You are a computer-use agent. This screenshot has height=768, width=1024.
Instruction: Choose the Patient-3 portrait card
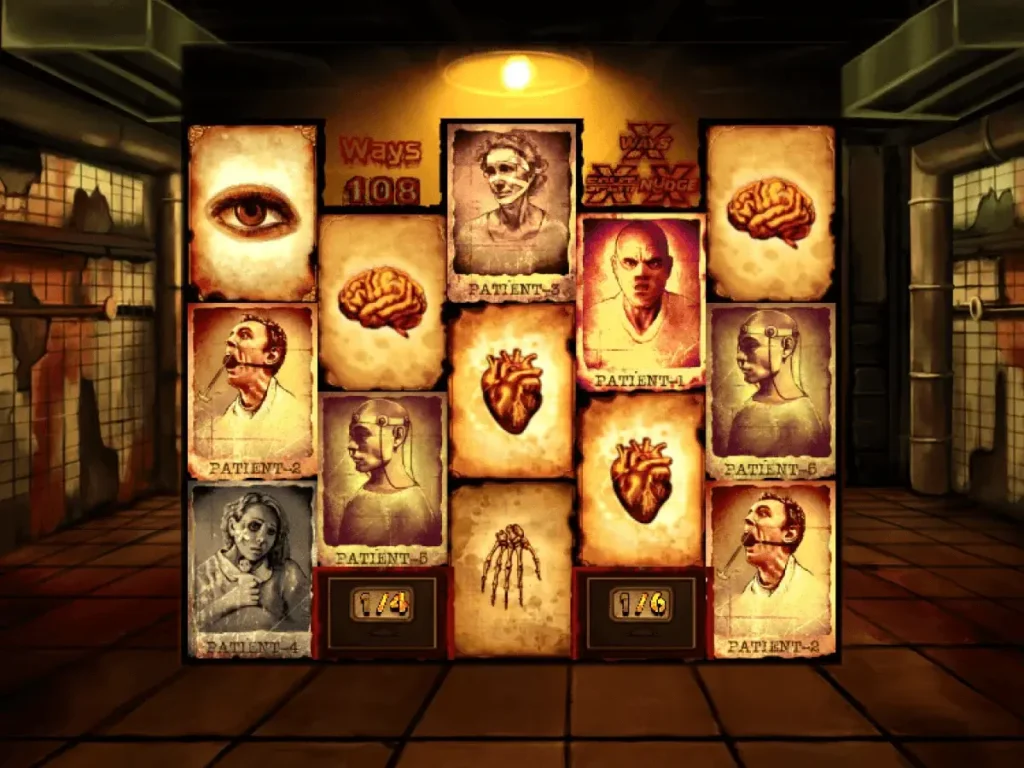(x=512, y=212)
